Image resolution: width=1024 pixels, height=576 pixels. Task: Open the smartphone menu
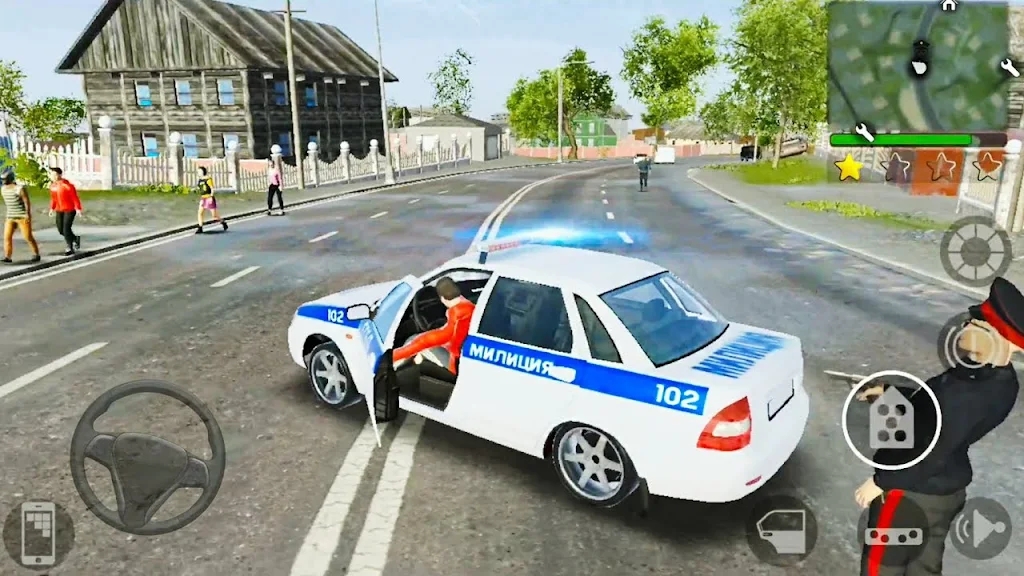point(38,533)
